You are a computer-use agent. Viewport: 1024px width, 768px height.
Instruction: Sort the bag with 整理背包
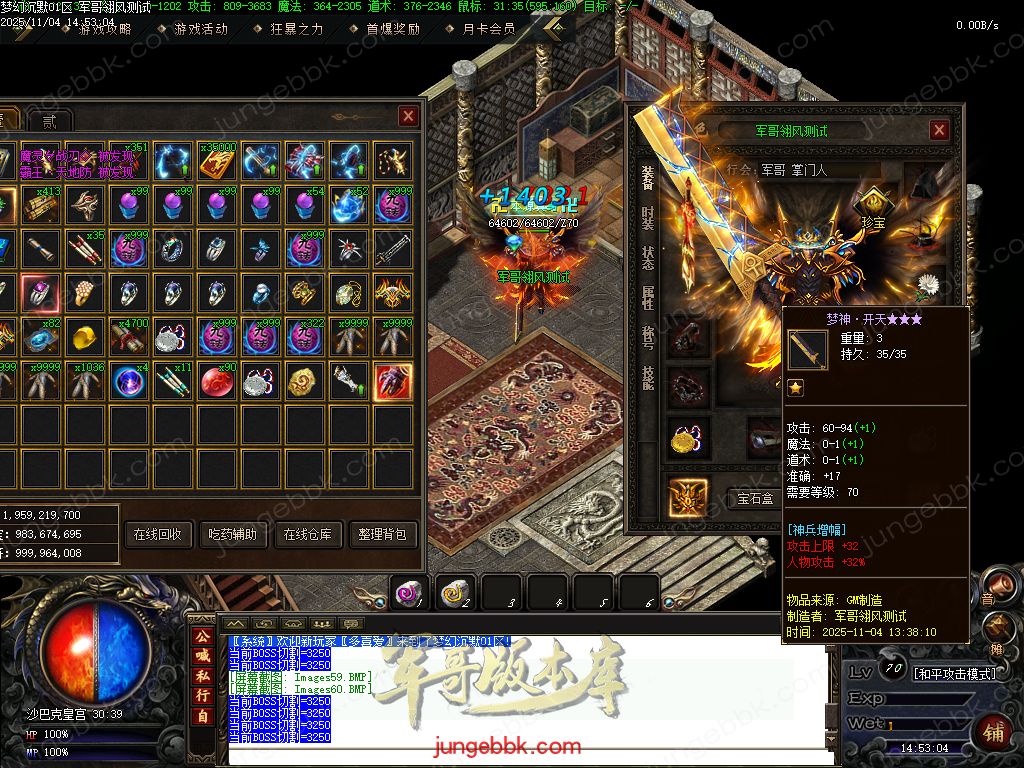[382, 534]
